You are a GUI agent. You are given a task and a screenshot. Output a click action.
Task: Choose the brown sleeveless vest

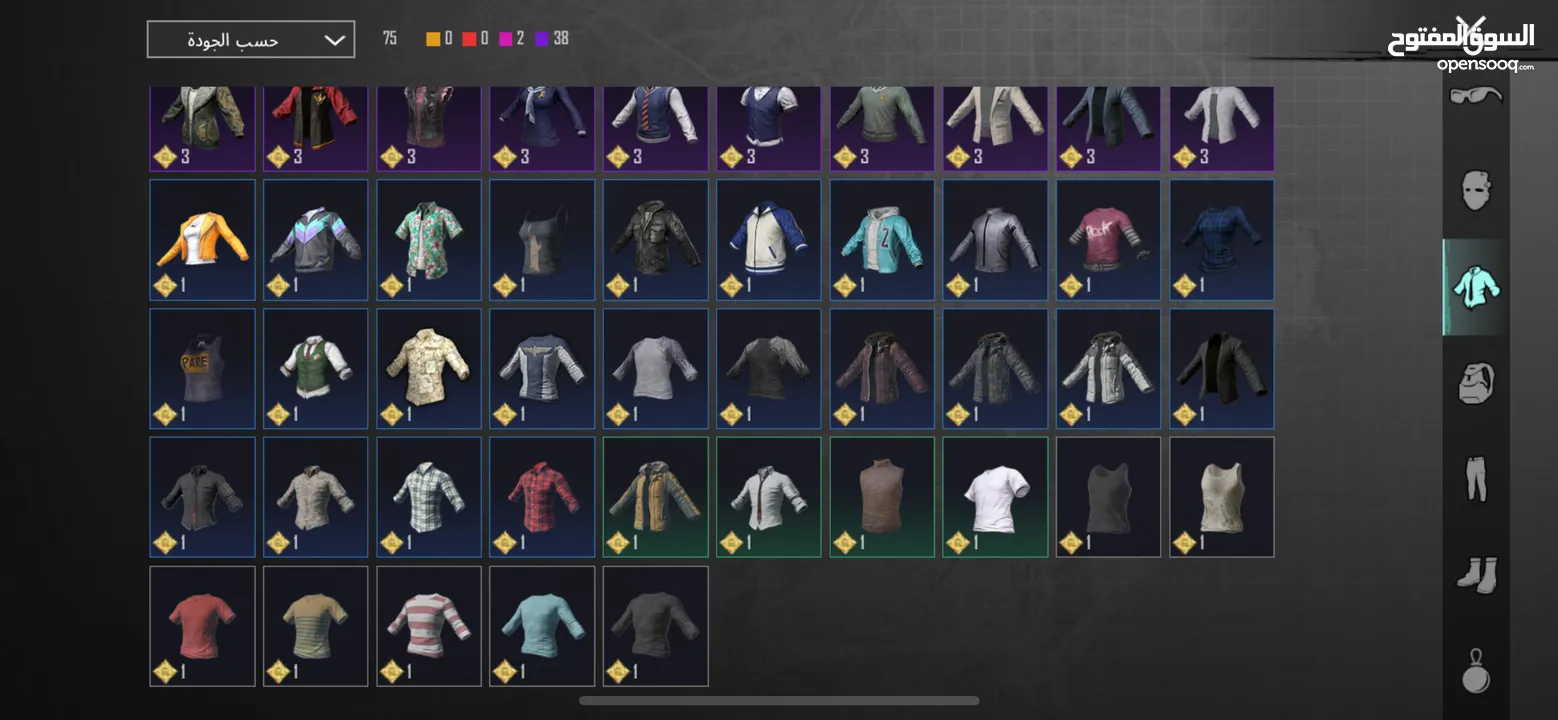pos(882,496)
